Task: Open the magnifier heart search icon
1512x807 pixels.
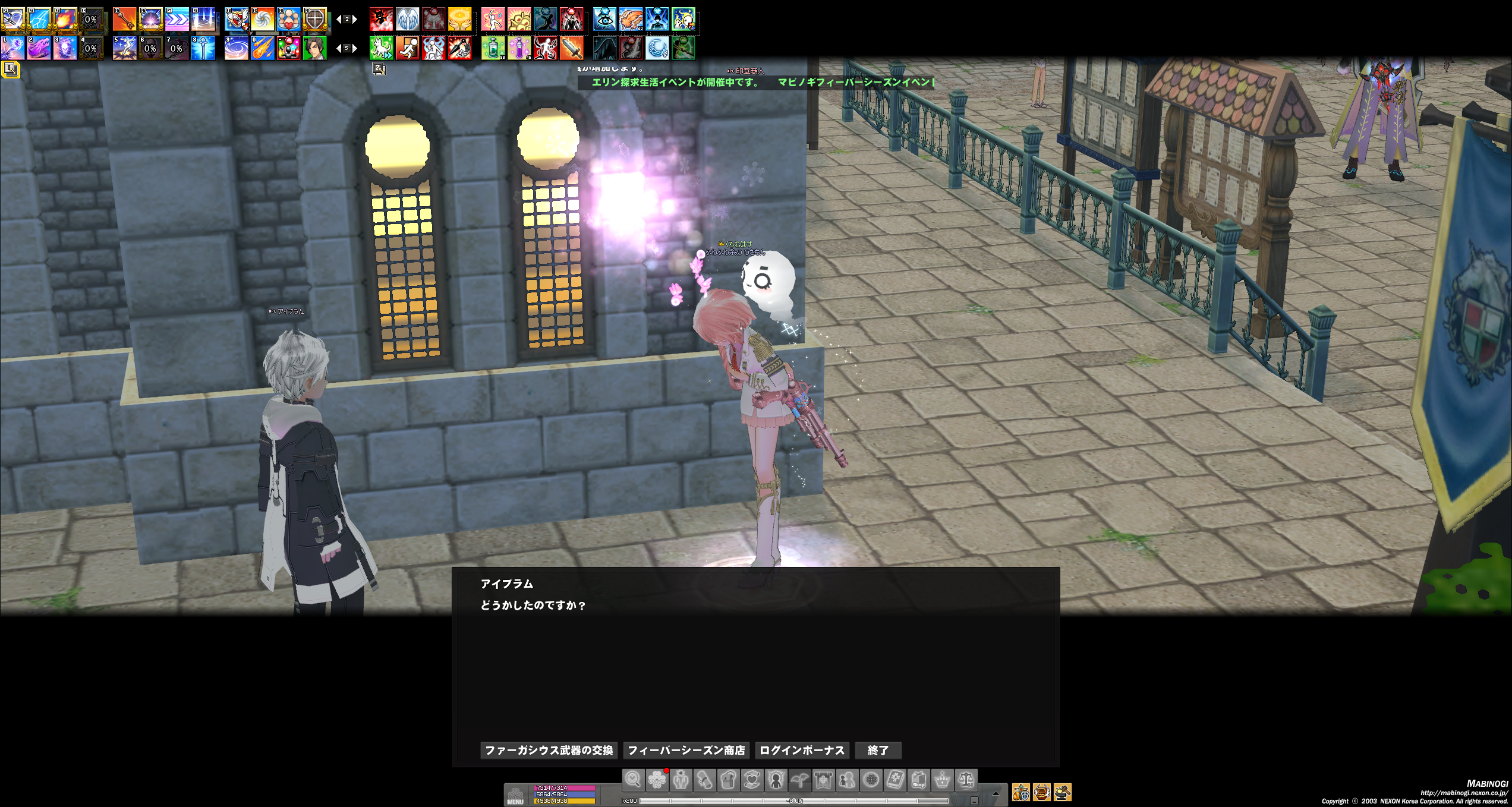Action: 633,780
